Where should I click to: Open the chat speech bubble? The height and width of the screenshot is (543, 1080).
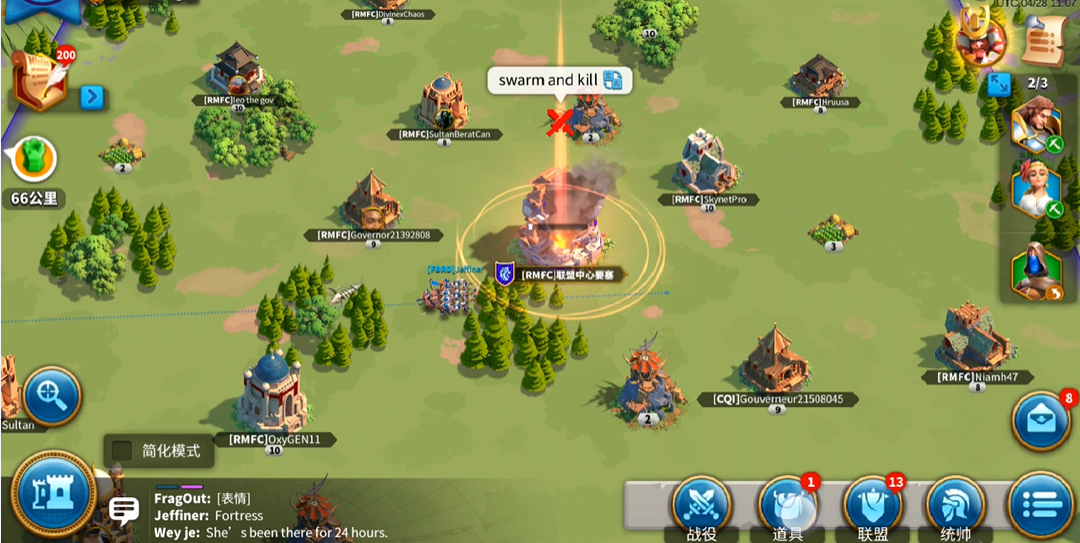click(124, 511)
